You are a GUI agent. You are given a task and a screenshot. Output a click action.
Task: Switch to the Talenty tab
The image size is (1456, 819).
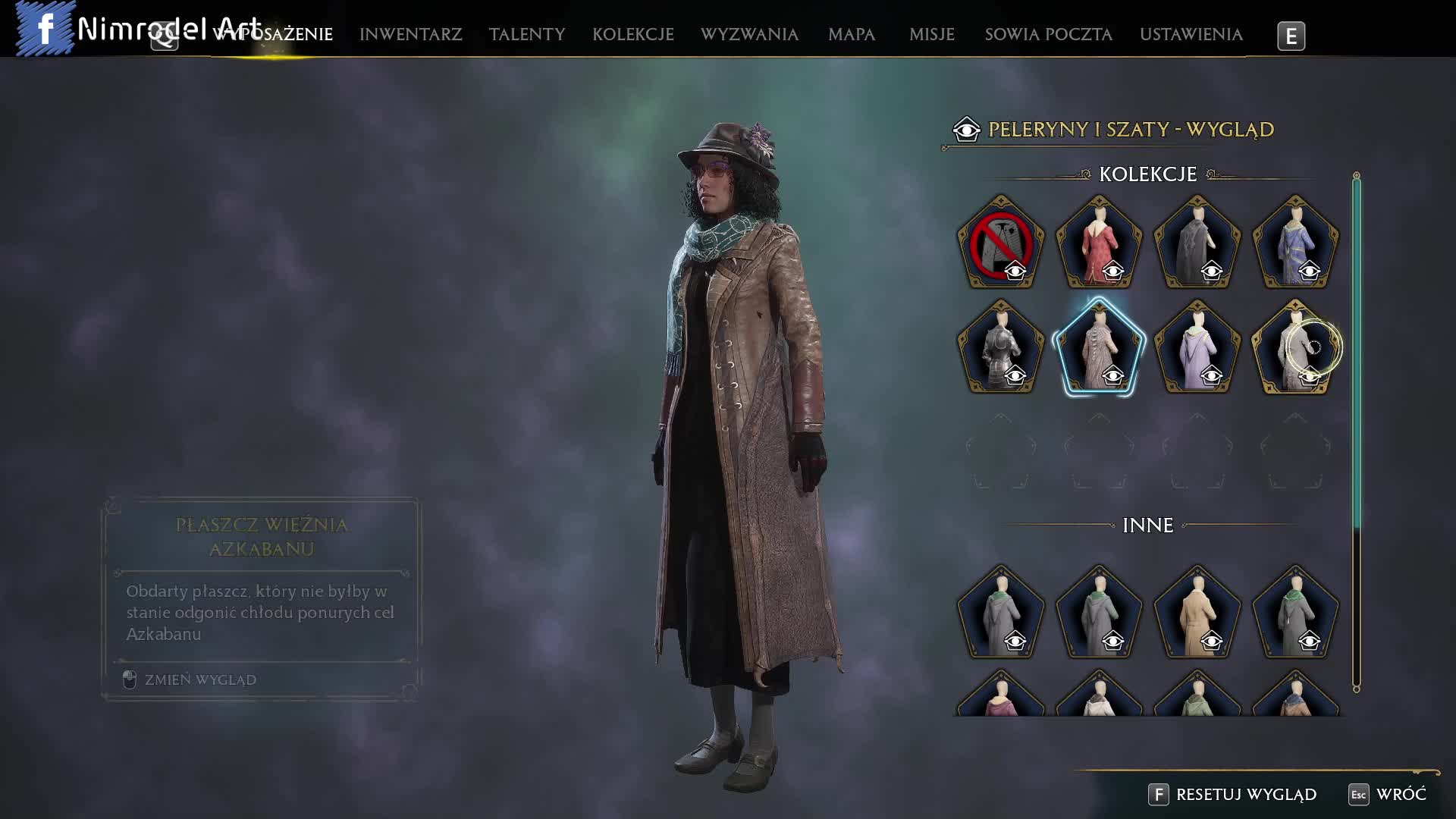(526, 35)
